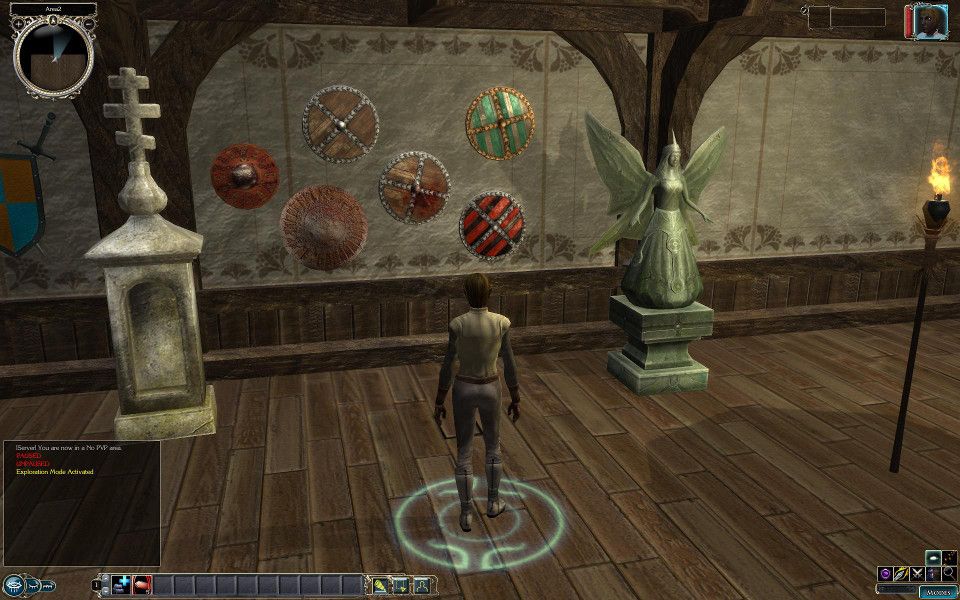Viewport: 960px width, 600px height.
Task: Click the purple orb mode icon
Action: [x=884, y=573]
